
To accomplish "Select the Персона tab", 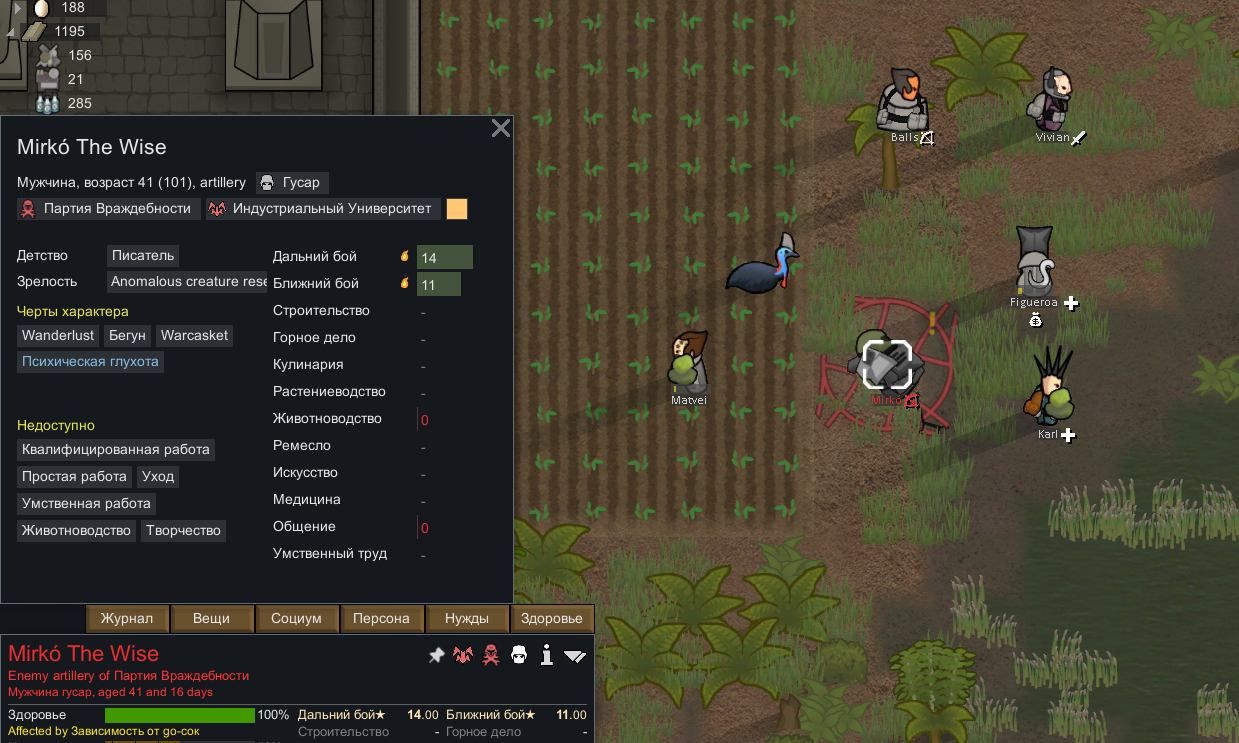I will [381, 619].
